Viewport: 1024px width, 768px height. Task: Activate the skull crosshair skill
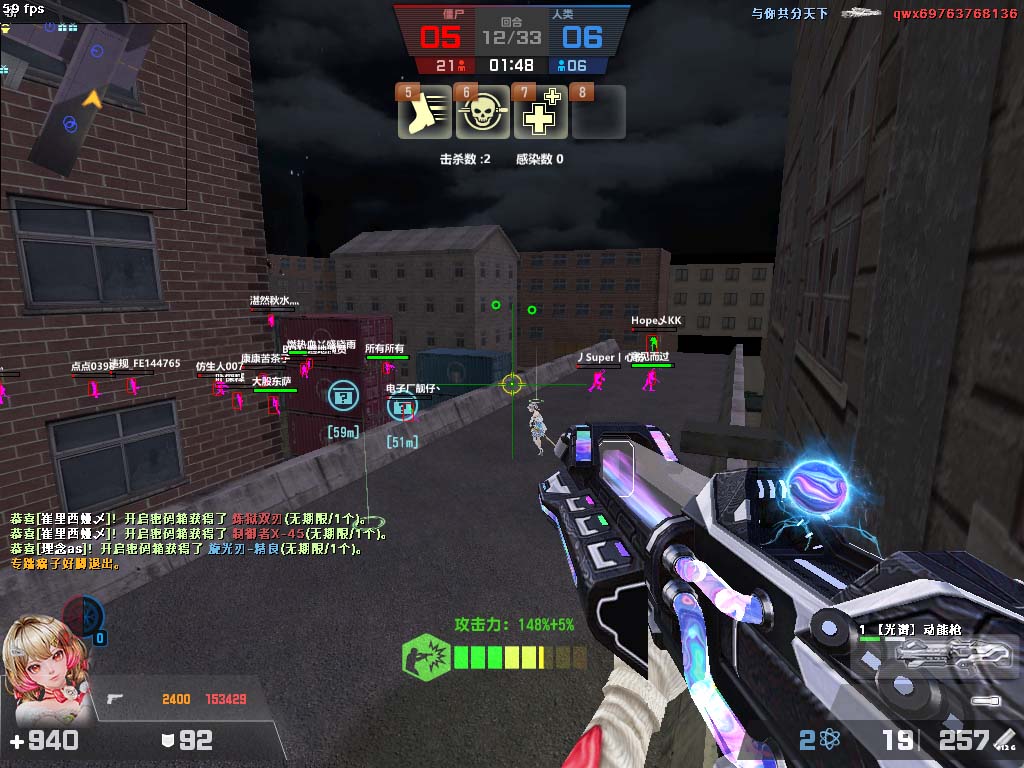(483, 113)
